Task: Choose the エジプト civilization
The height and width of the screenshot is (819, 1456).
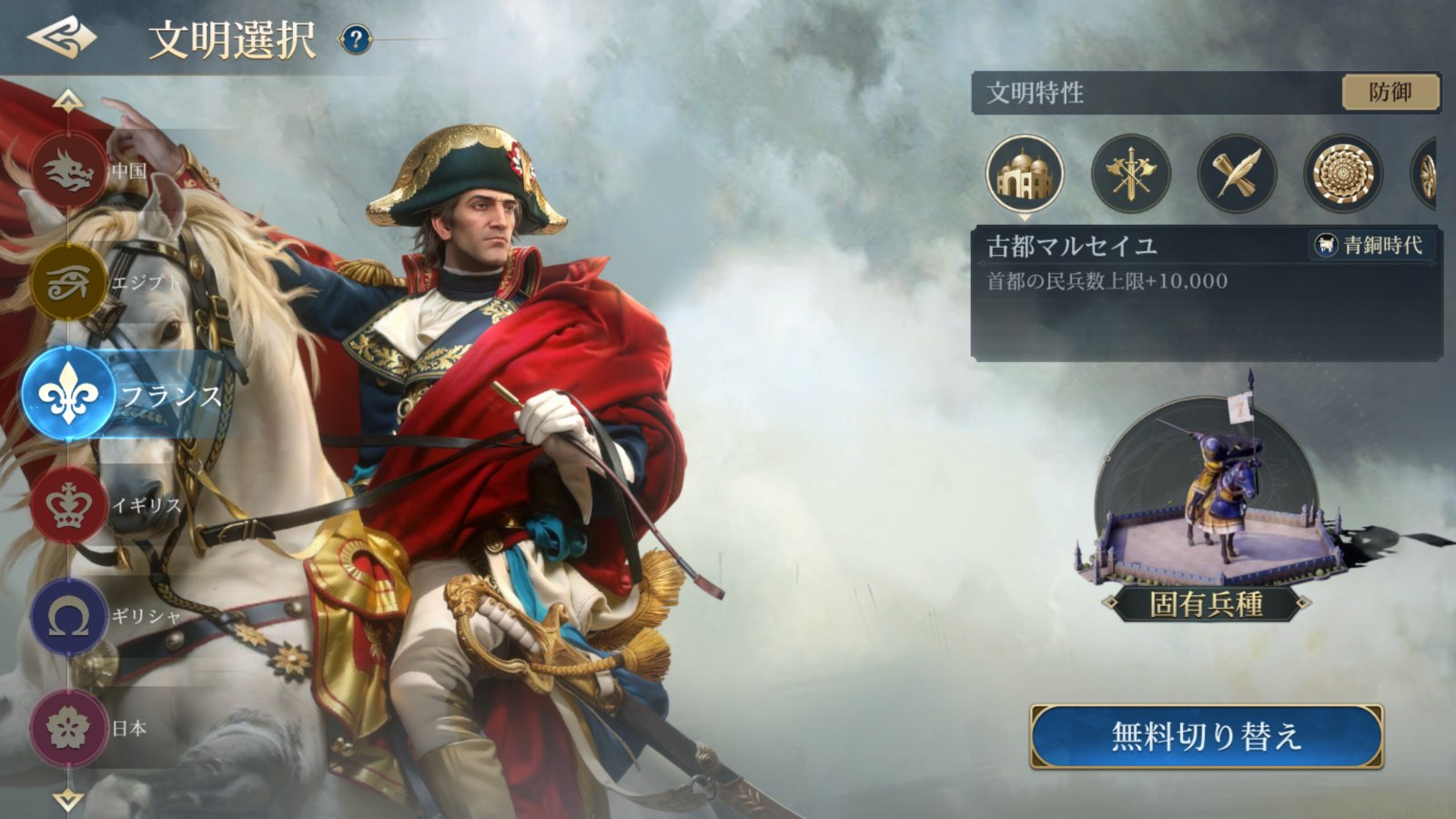Action: point(70,282)
